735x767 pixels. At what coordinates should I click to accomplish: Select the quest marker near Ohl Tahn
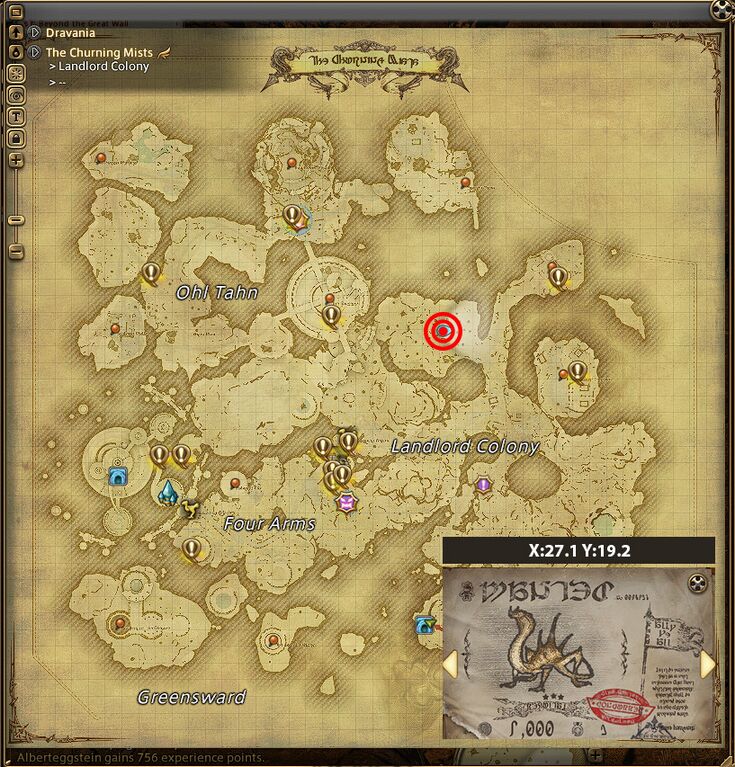tap(151, 272)
